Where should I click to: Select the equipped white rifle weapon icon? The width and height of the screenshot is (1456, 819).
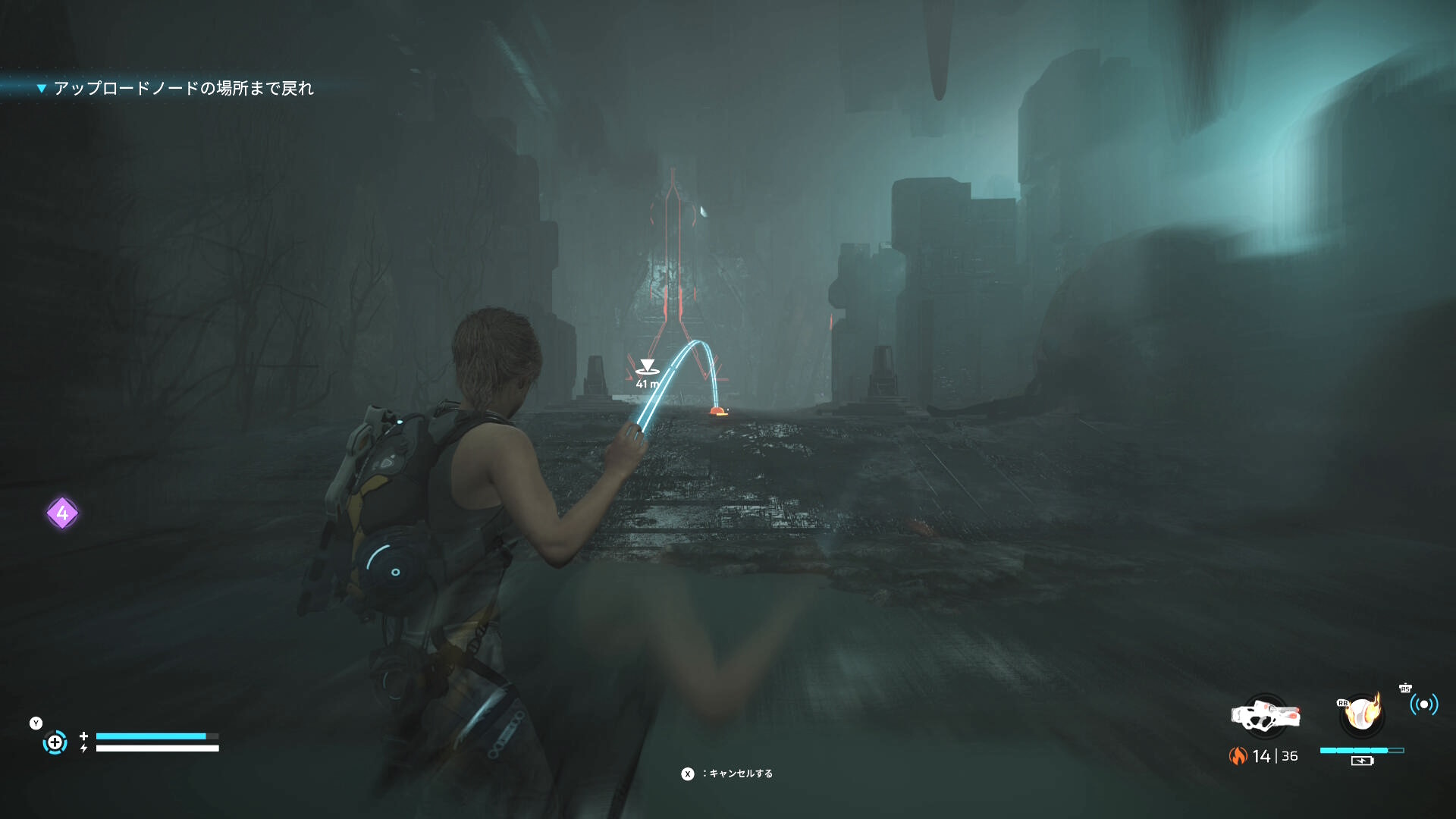pyautogui.click(x=1265, y=715)
